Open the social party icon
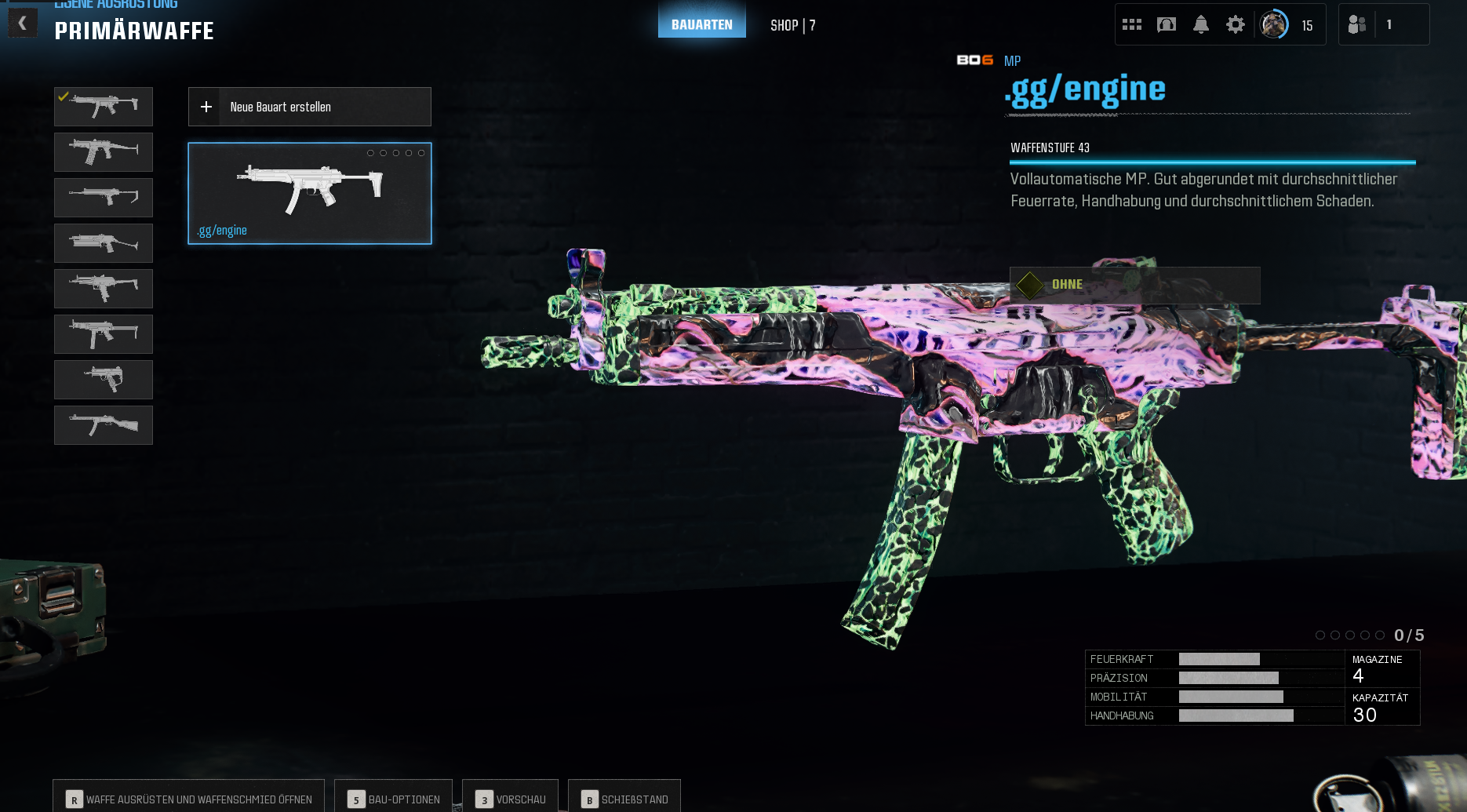 click(1357, 25)
